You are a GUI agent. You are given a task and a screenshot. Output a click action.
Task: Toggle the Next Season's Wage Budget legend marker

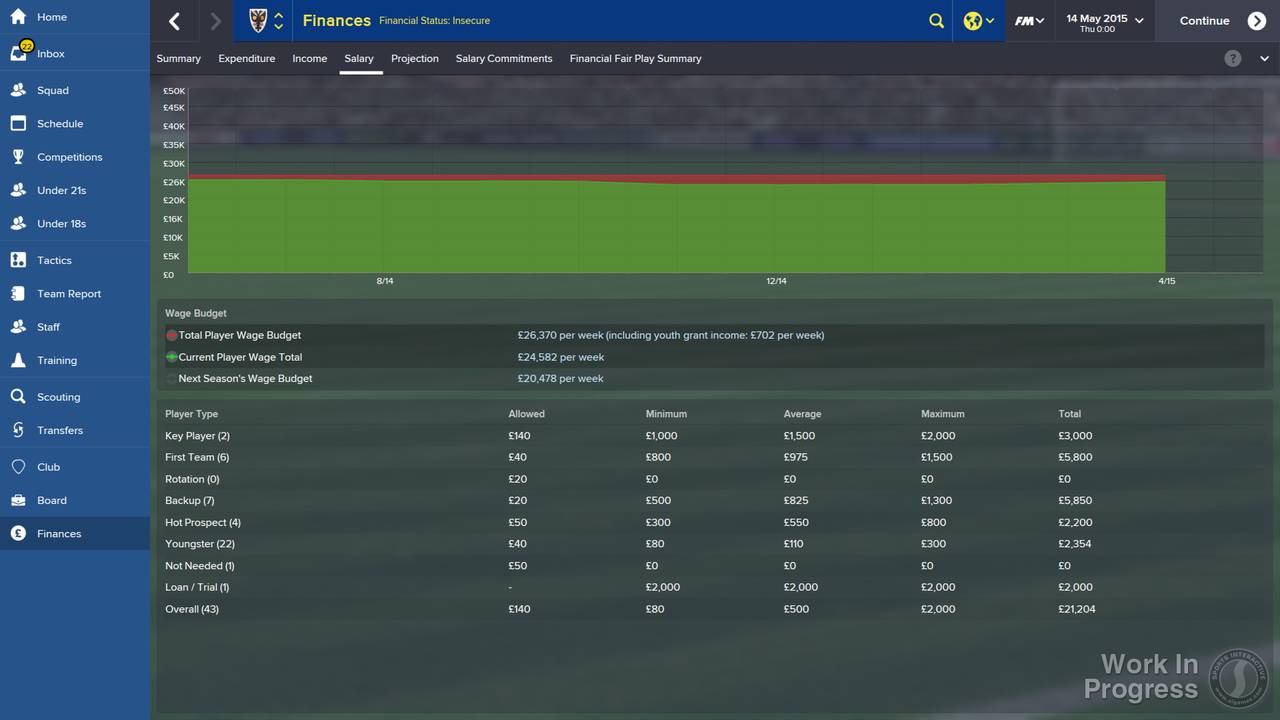click(170, 378)
